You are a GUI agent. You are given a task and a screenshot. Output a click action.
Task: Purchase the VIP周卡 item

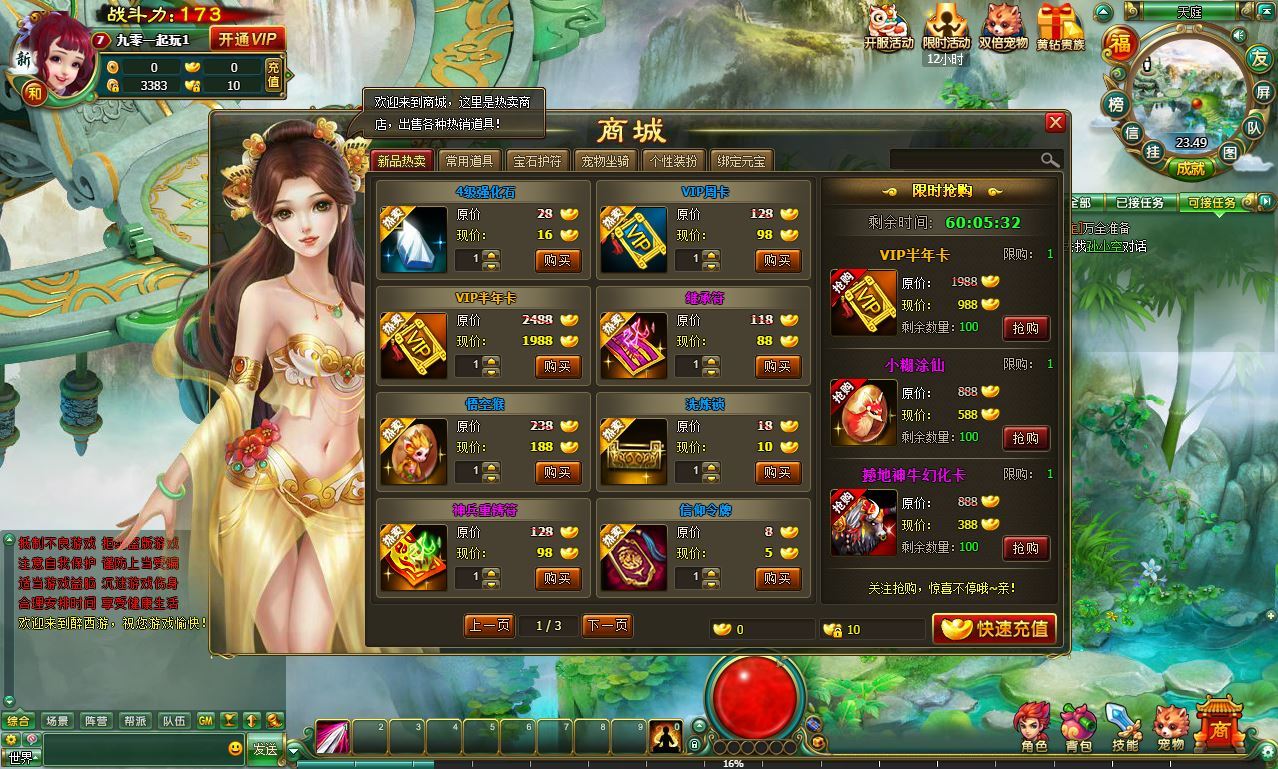(x=777, y=261)
